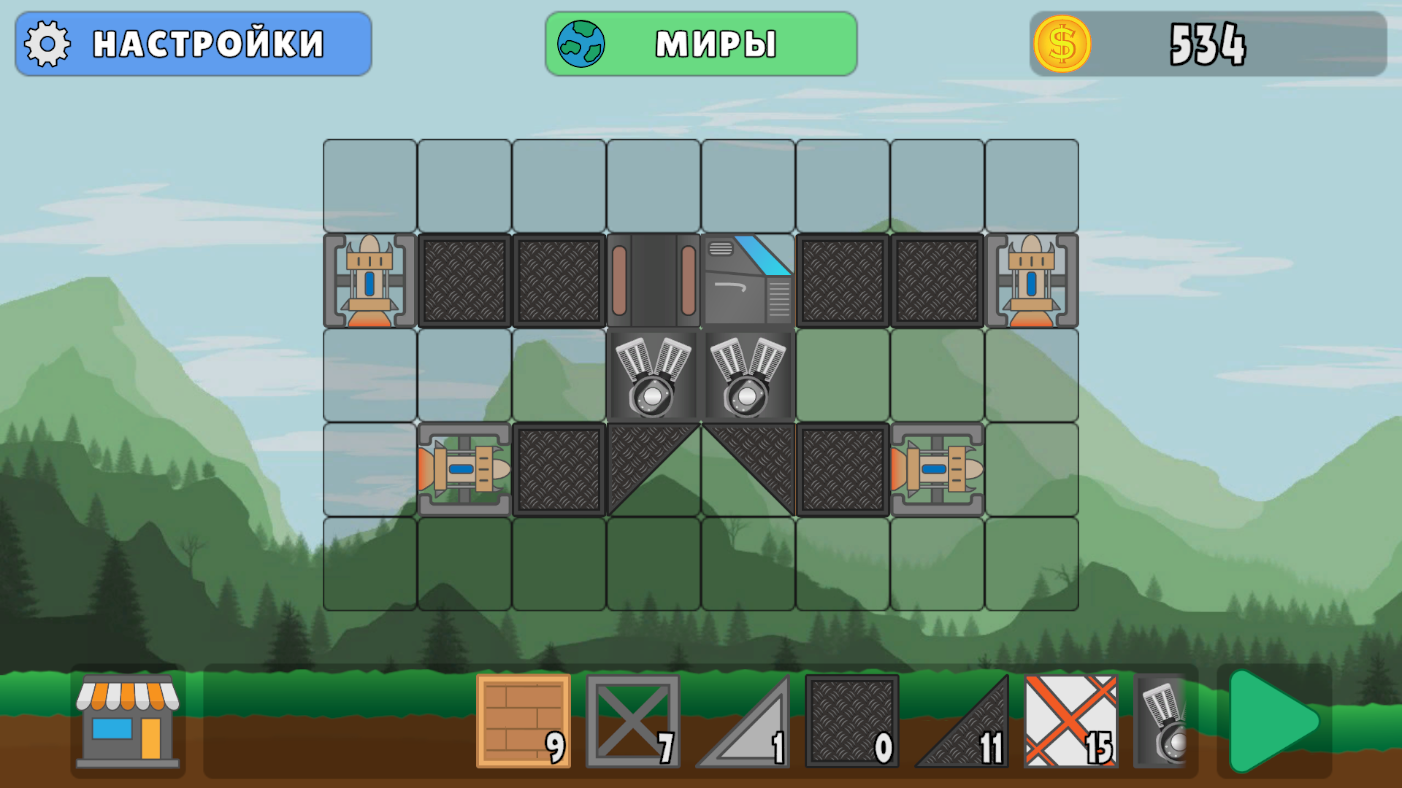Image resolution: width=1402 pixels, height=788 pixels.
Task: Select the white crossed eraser block with count 15
Action: coord(1072,723)
